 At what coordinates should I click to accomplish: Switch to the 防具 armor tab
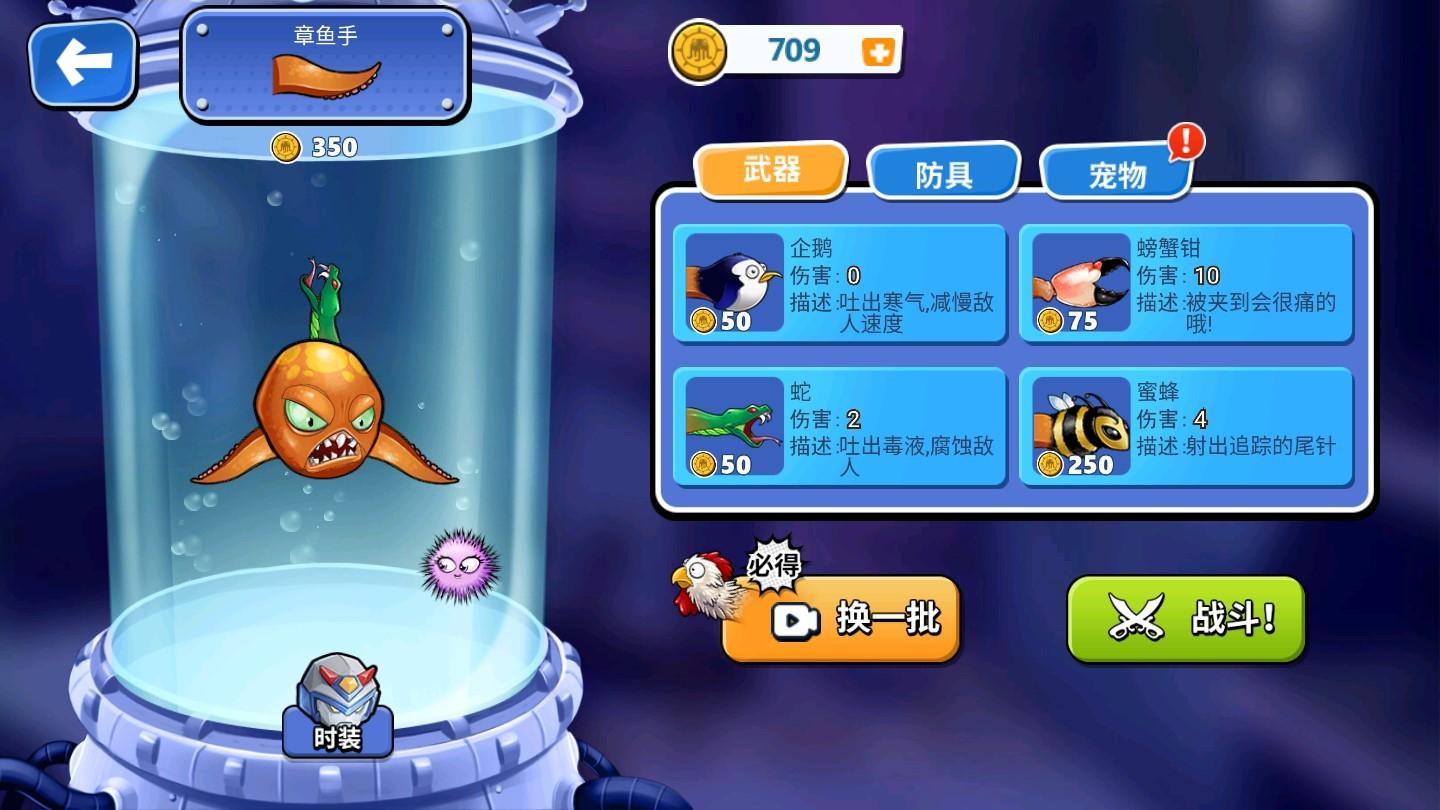point(944,170)
